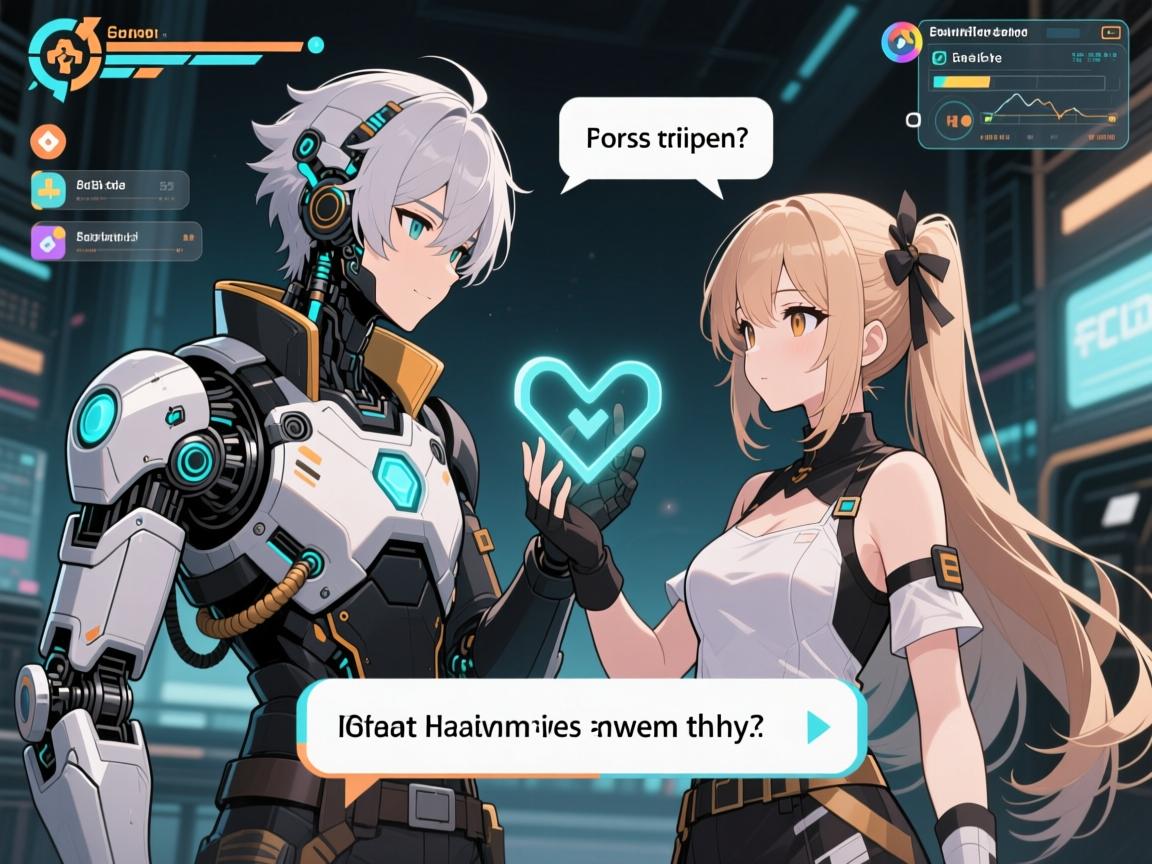Open the rainbow swirl circular icon
Viewport: 1152px width, 864px height.
tap(901, 41)
